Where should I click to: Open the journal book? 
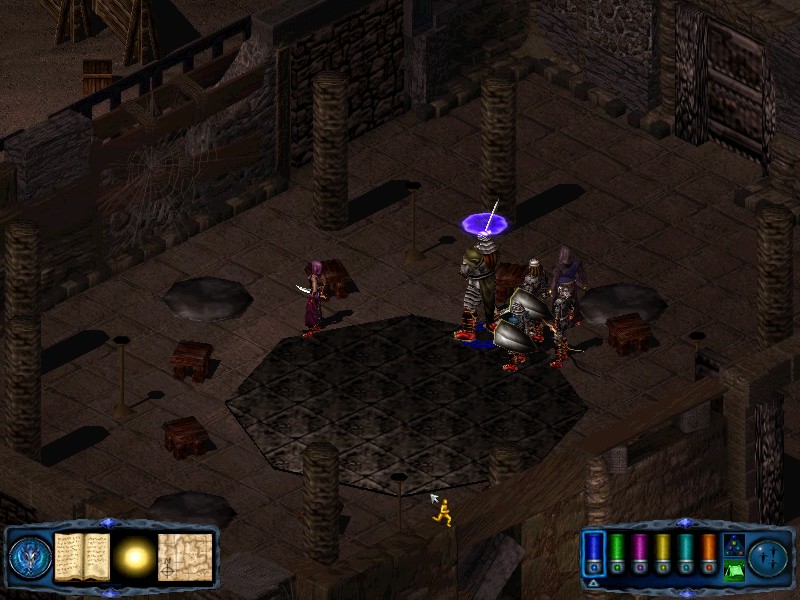[82, 555]
